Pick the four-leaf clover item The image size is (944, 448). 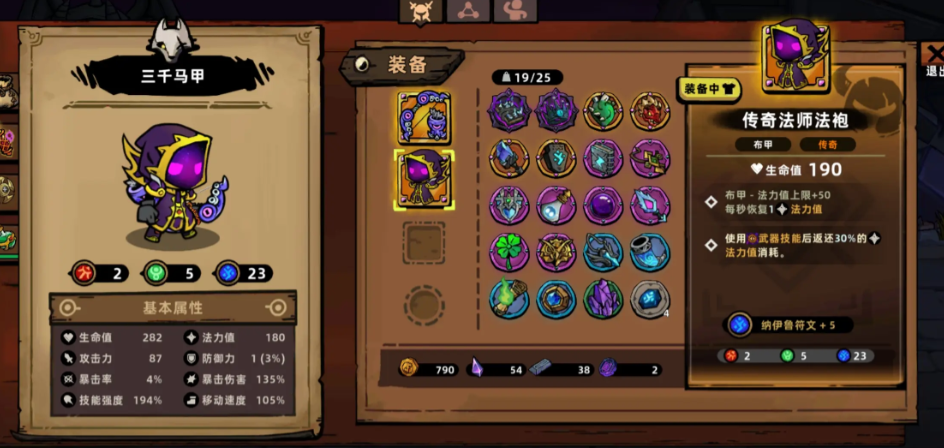[509, 252]
